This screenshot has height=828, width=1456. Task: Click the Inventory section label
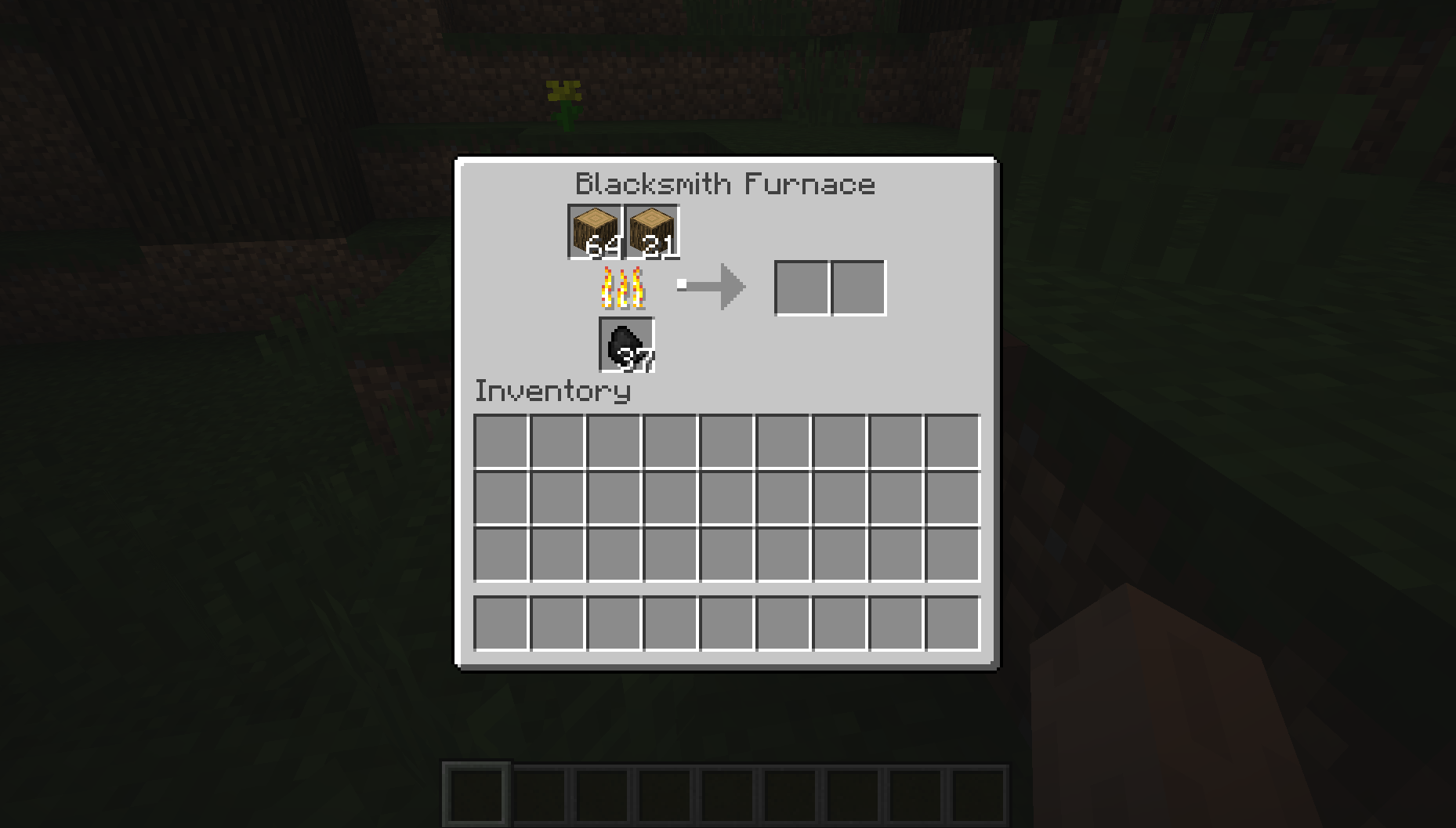coord(553,391)
